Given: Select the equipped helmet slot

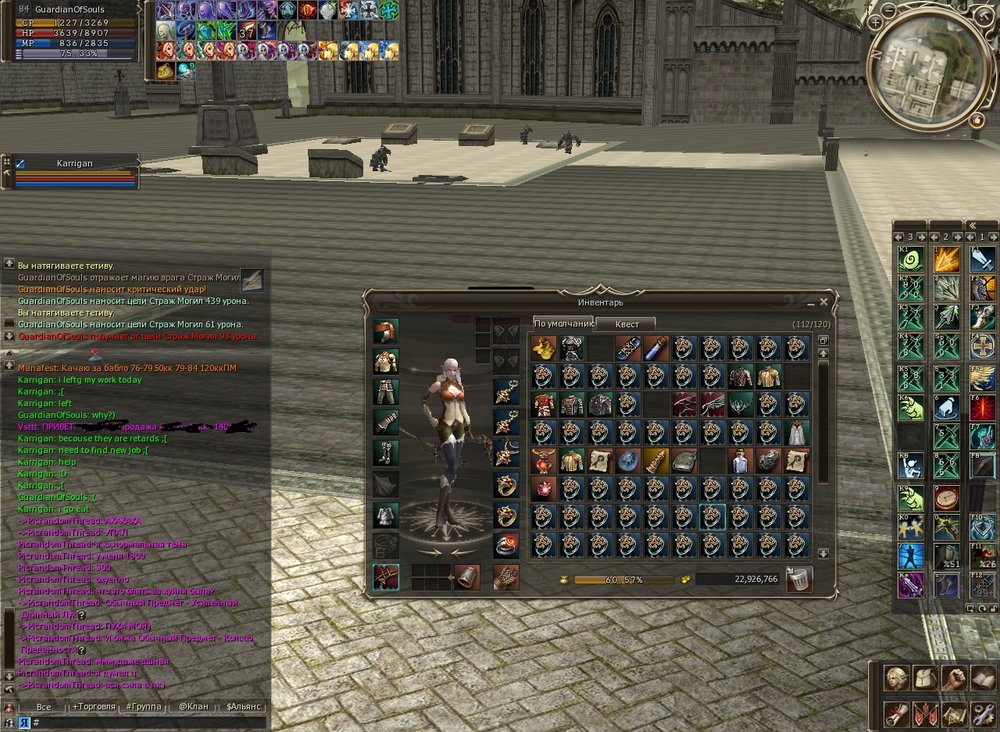Looking at the screenshot, I should 386,333.
